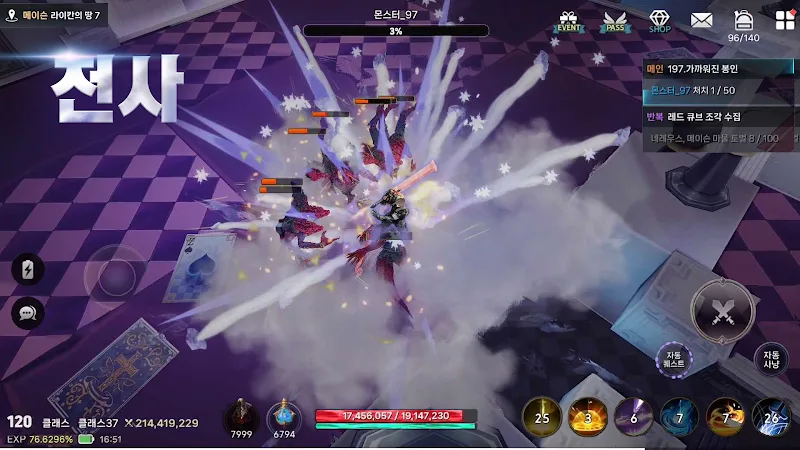This screenshot has height=450, width=800.
Task: Activate the golden dome burst skill
Action: click(x=587, y=416)
